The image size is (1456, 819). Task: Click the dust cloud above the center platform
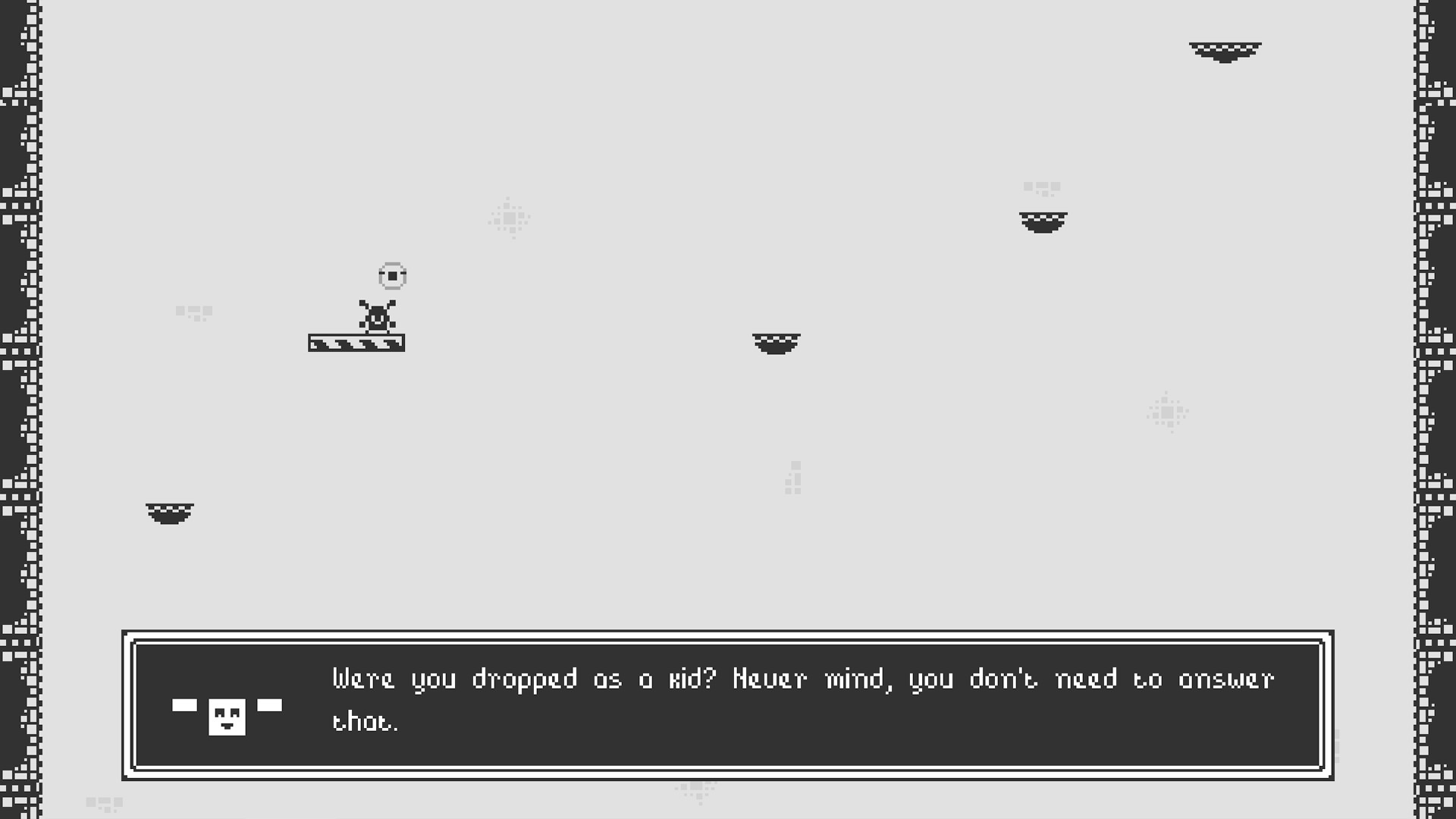click(510, 218)
